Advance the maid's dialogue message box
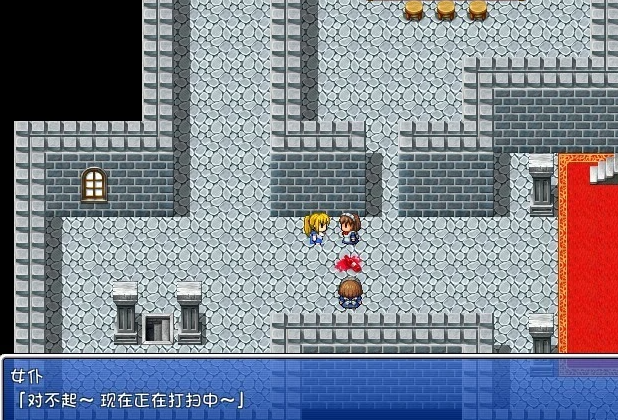 309,388
